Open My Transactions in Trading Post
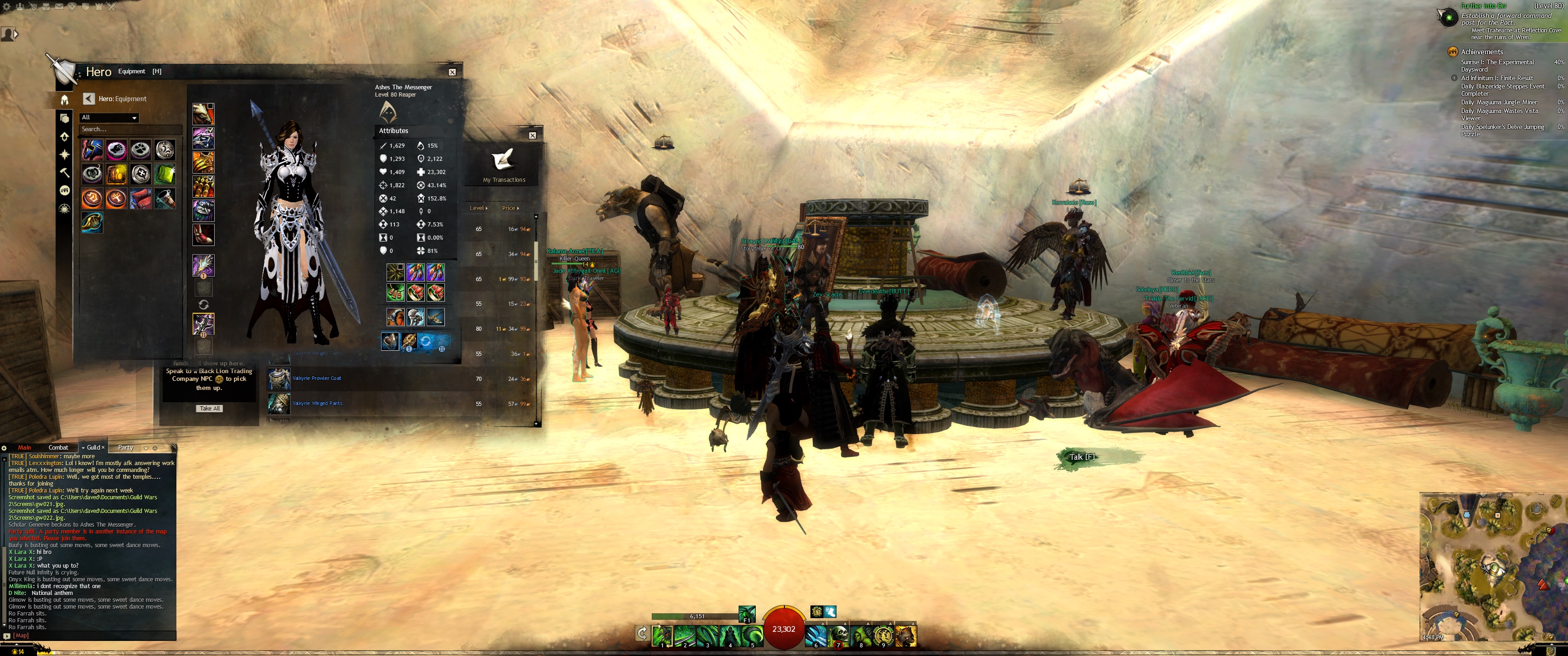 point(504,165)
